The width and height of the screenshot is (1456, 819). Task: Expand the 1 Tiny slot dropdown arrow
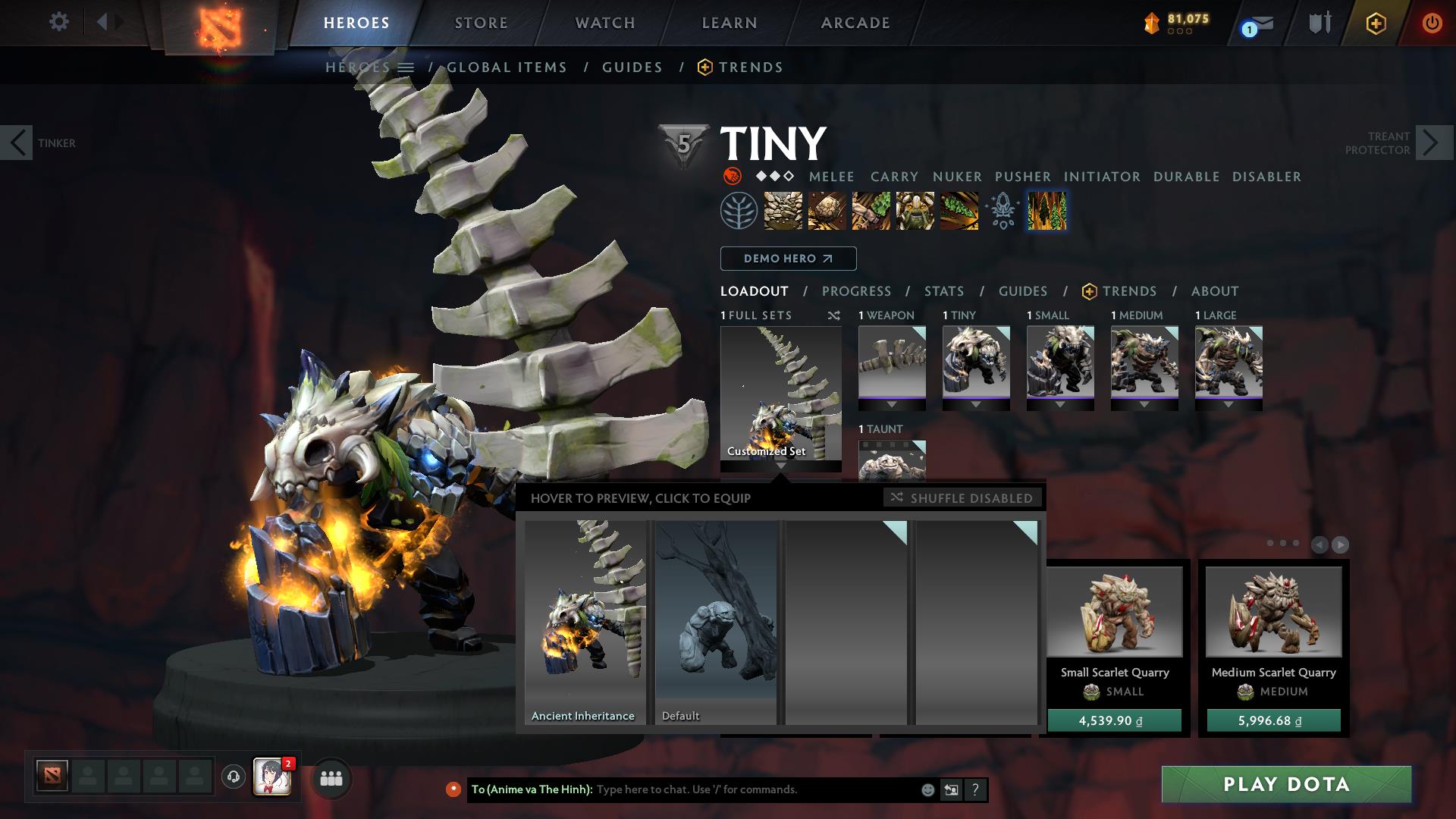(977, 404)
